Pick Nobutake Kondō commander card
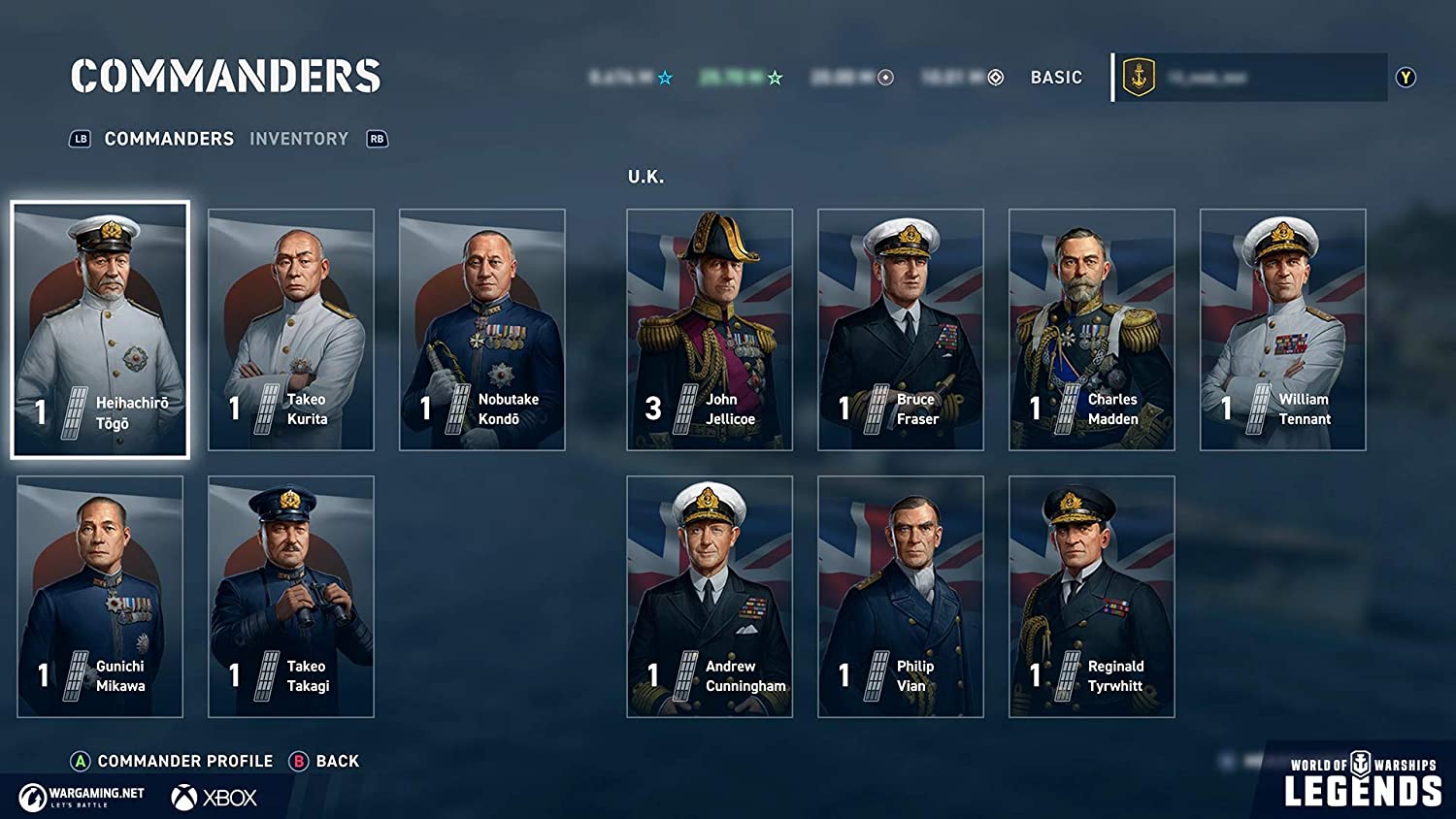 click(482, 329)
